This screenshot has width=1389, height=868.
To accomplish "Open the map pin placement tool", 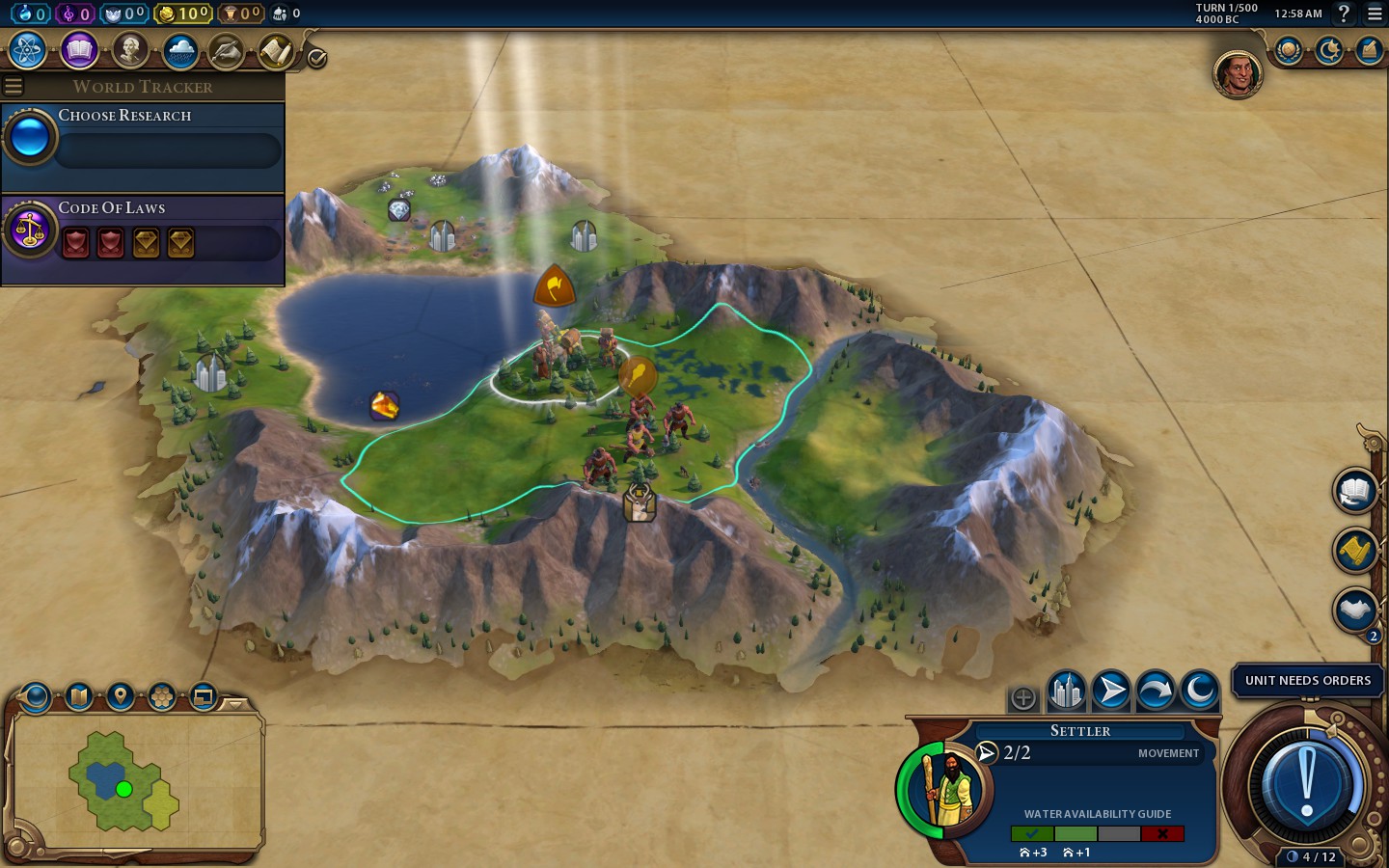I will 121,695.
